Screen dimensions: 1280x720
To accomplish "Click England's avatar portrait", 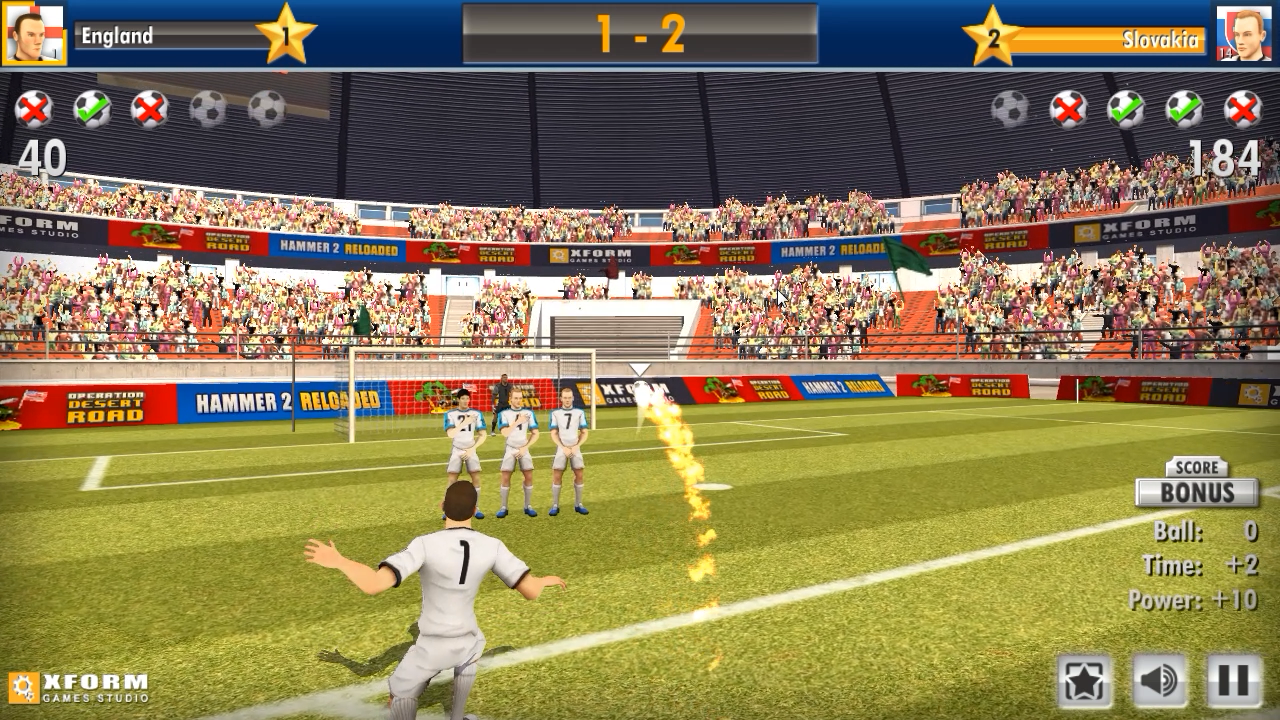I will tap(33, 33).
